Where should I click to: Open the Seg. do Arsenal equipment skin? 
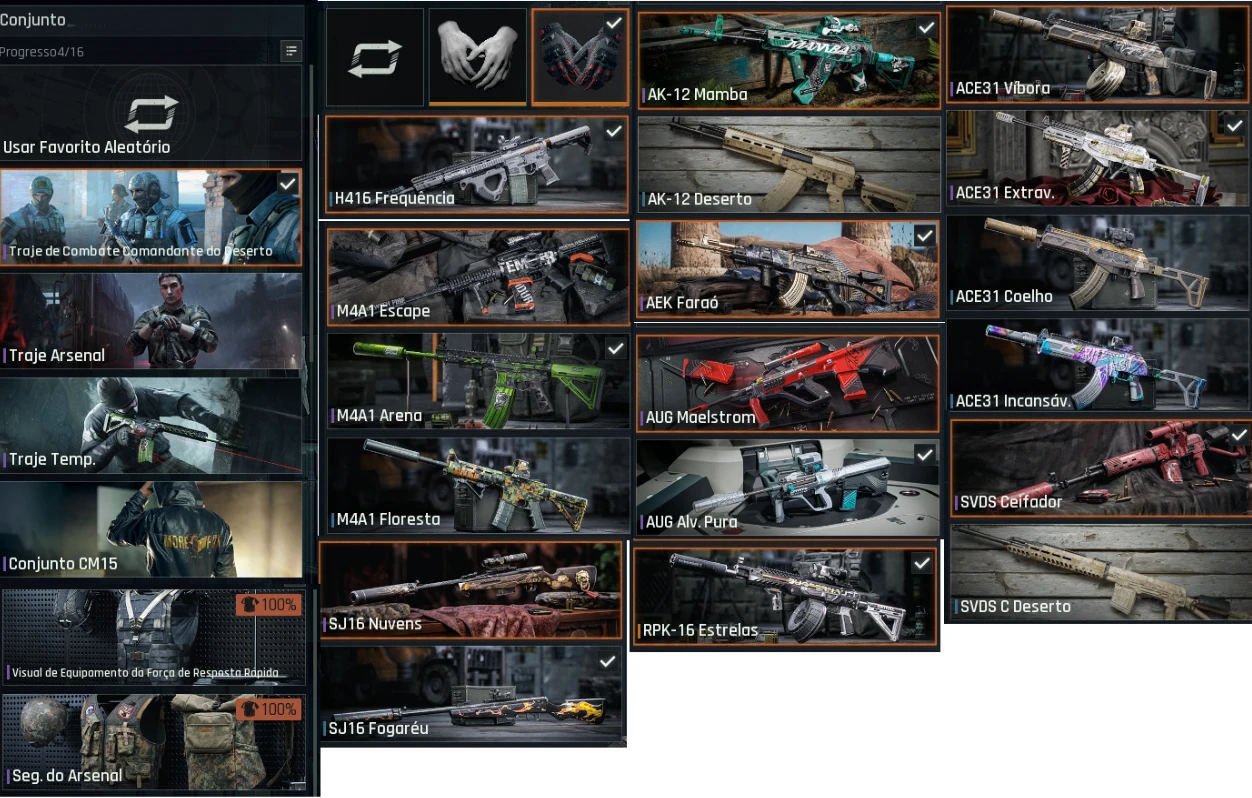154,741
